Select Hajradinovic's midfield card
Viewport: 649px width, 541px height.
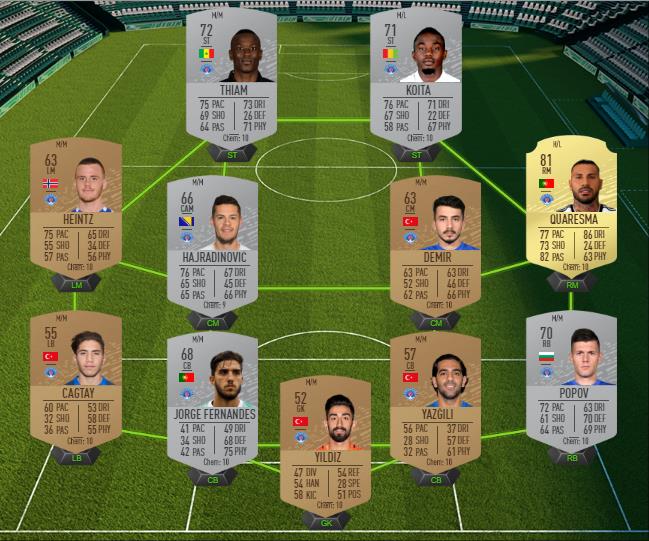[213, 247]
